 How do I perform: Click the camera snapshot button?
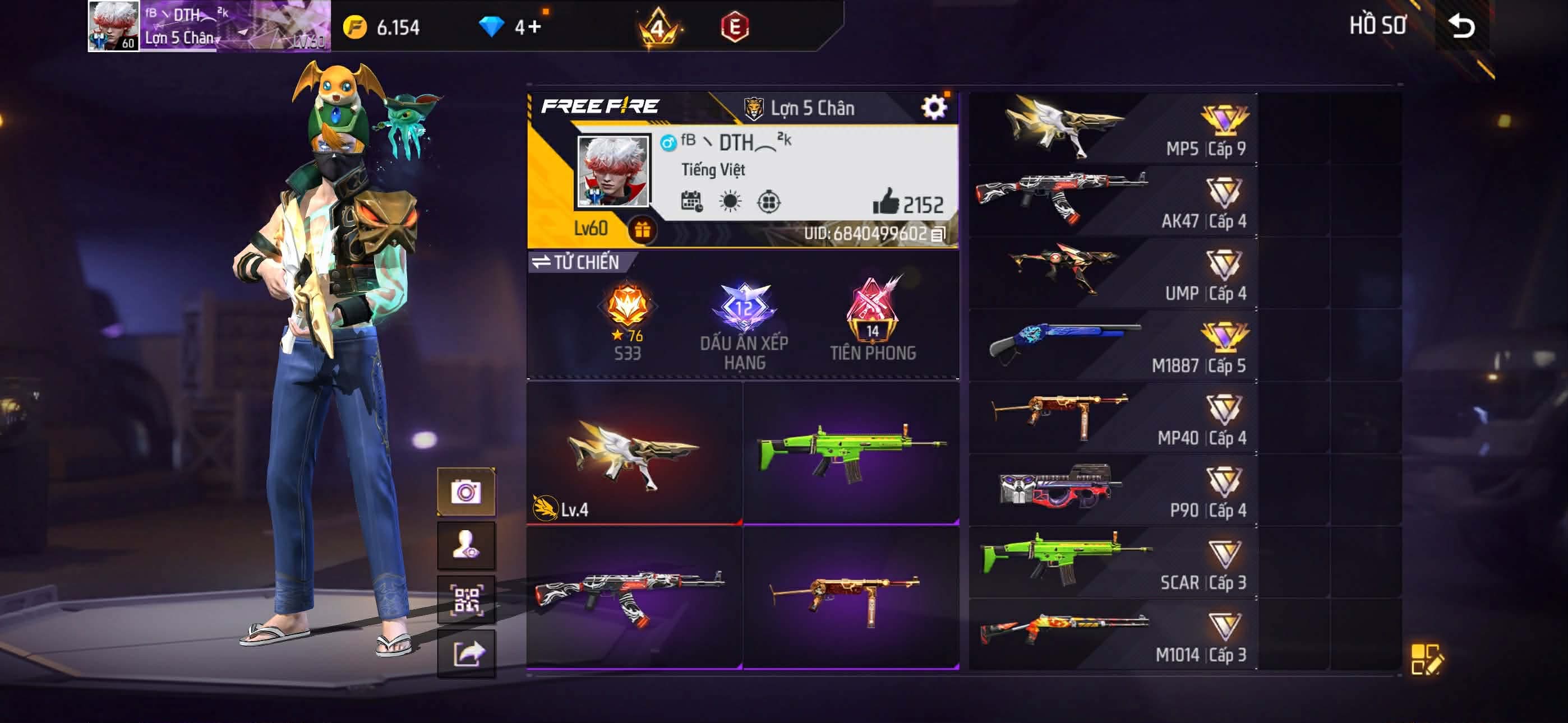(466, 492)
